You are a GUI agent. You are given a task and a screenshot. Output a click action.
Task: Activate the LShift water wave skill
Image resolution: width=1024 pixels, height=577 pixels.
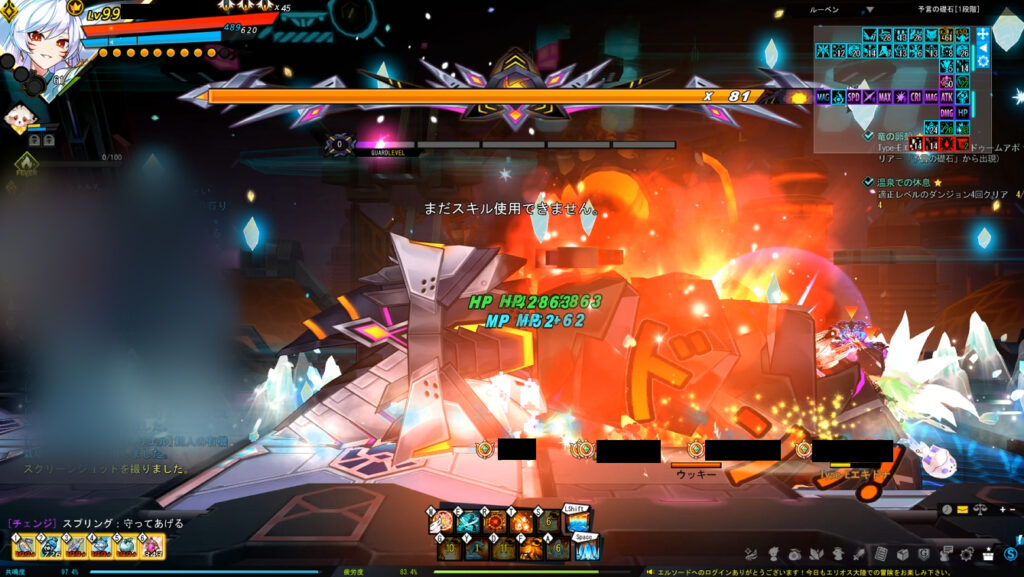pyautogui.click(x=576, y=521)
